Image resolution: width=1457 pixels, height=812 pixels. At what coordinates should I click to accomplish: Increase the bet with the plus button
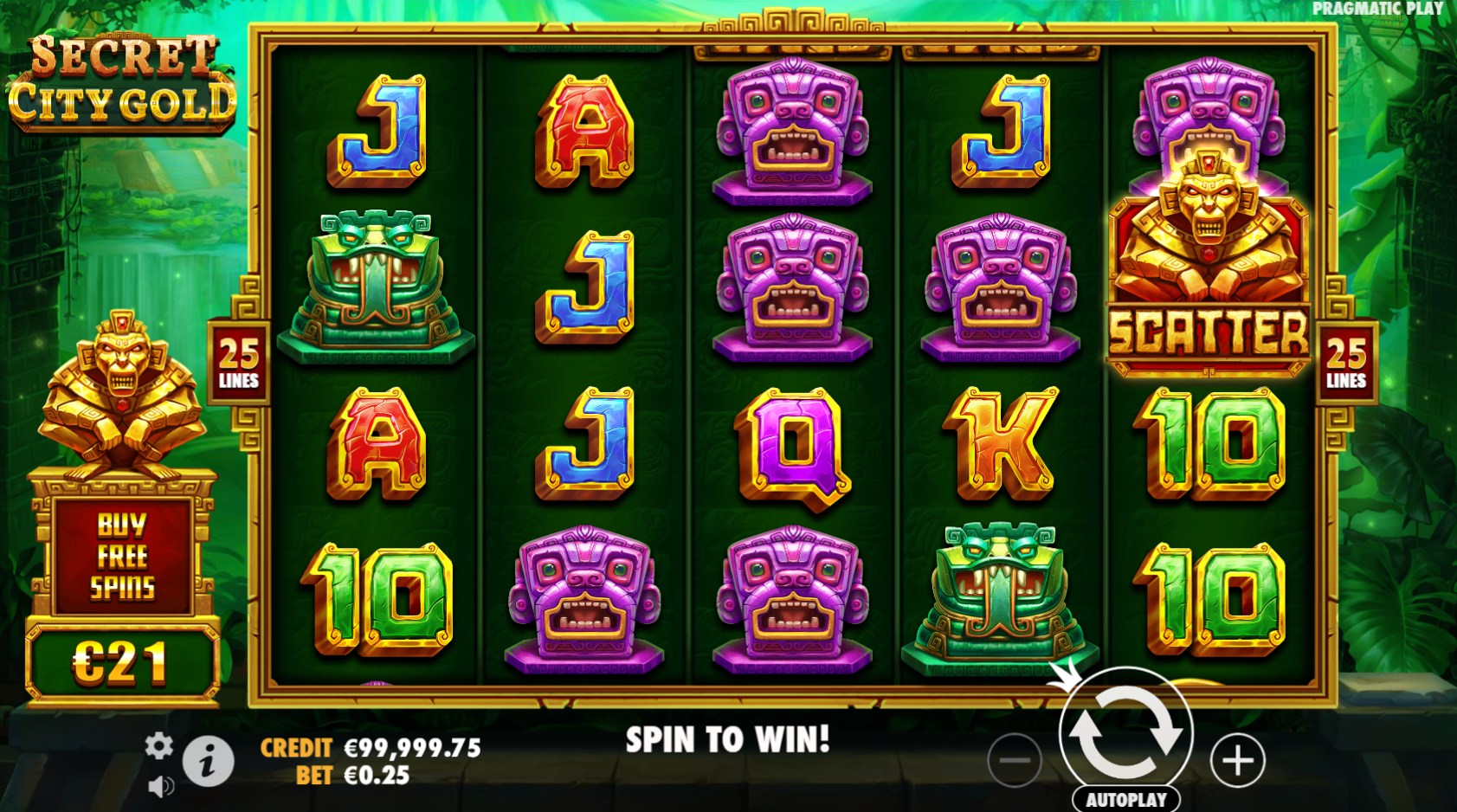1237,761
